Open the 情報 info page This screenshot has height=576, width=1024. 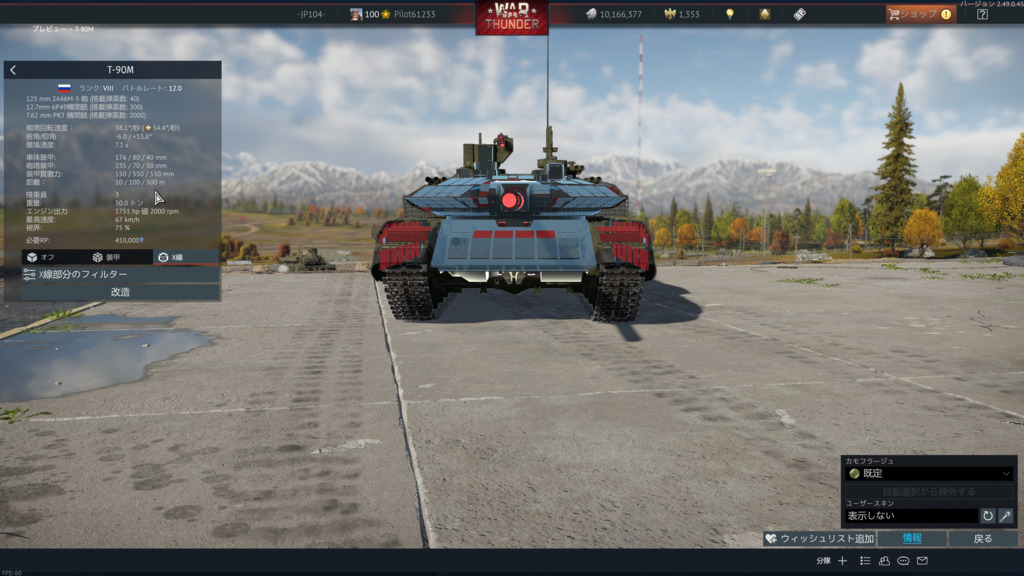point(912,538)
